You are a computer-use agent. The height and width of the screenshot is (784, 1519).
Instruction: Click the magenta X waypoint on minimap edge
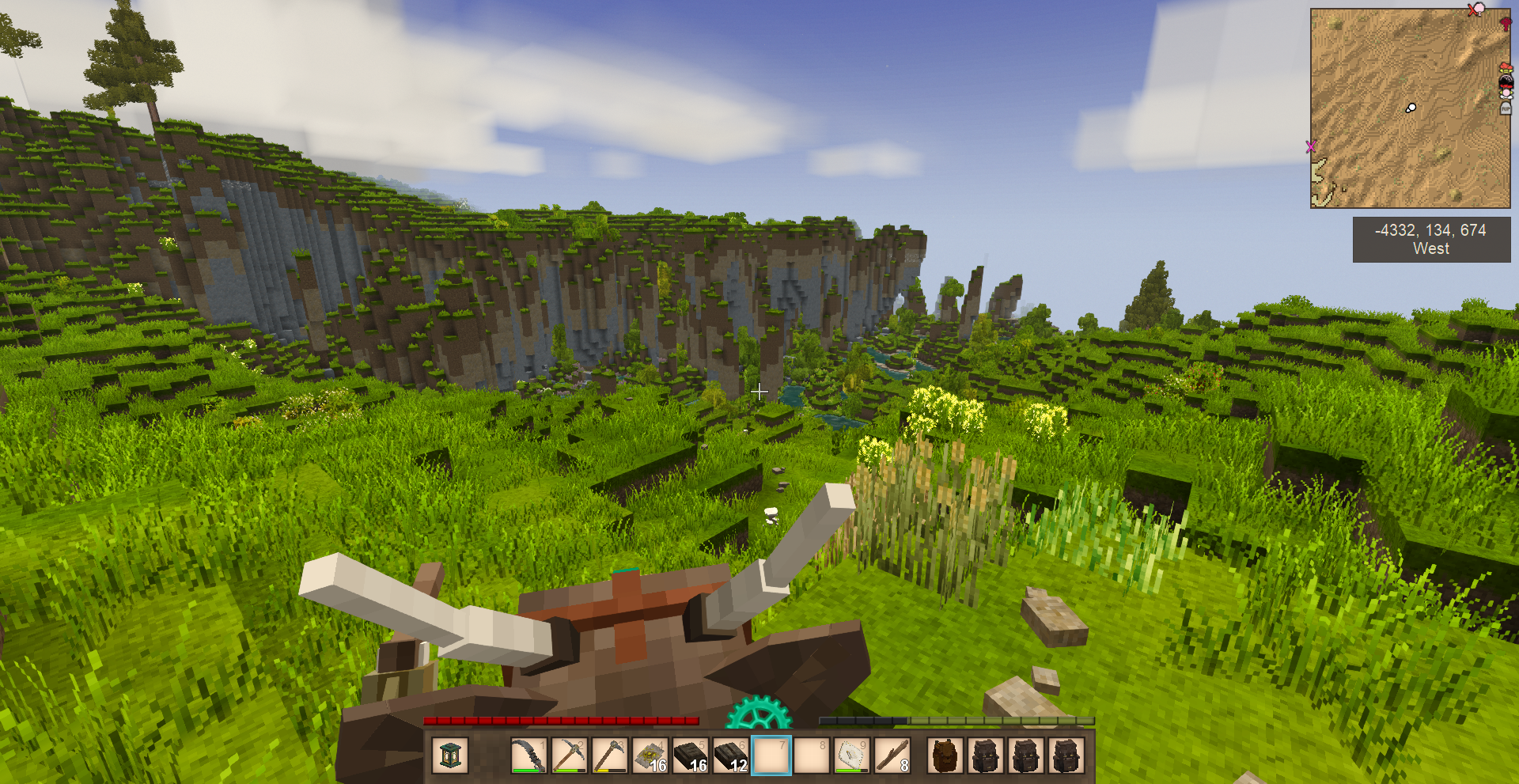(1311, 146)
